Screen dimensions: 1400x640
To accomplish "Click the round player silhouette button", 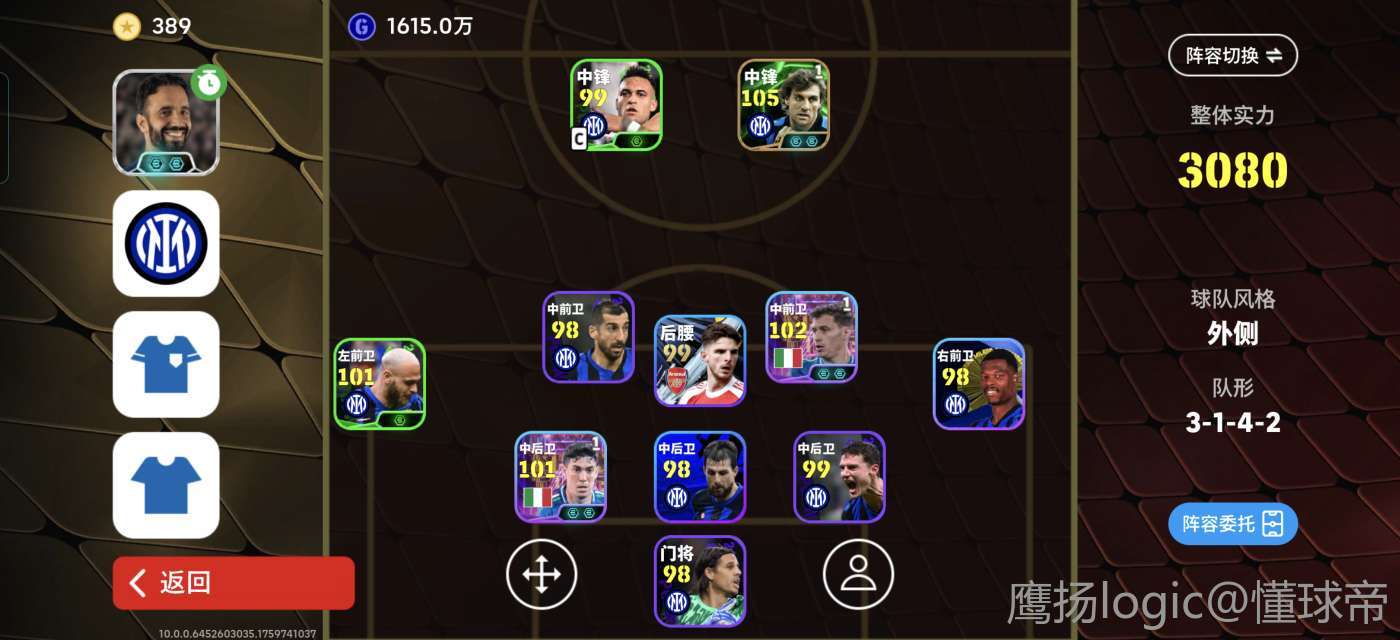I will [x=858, y=573].
